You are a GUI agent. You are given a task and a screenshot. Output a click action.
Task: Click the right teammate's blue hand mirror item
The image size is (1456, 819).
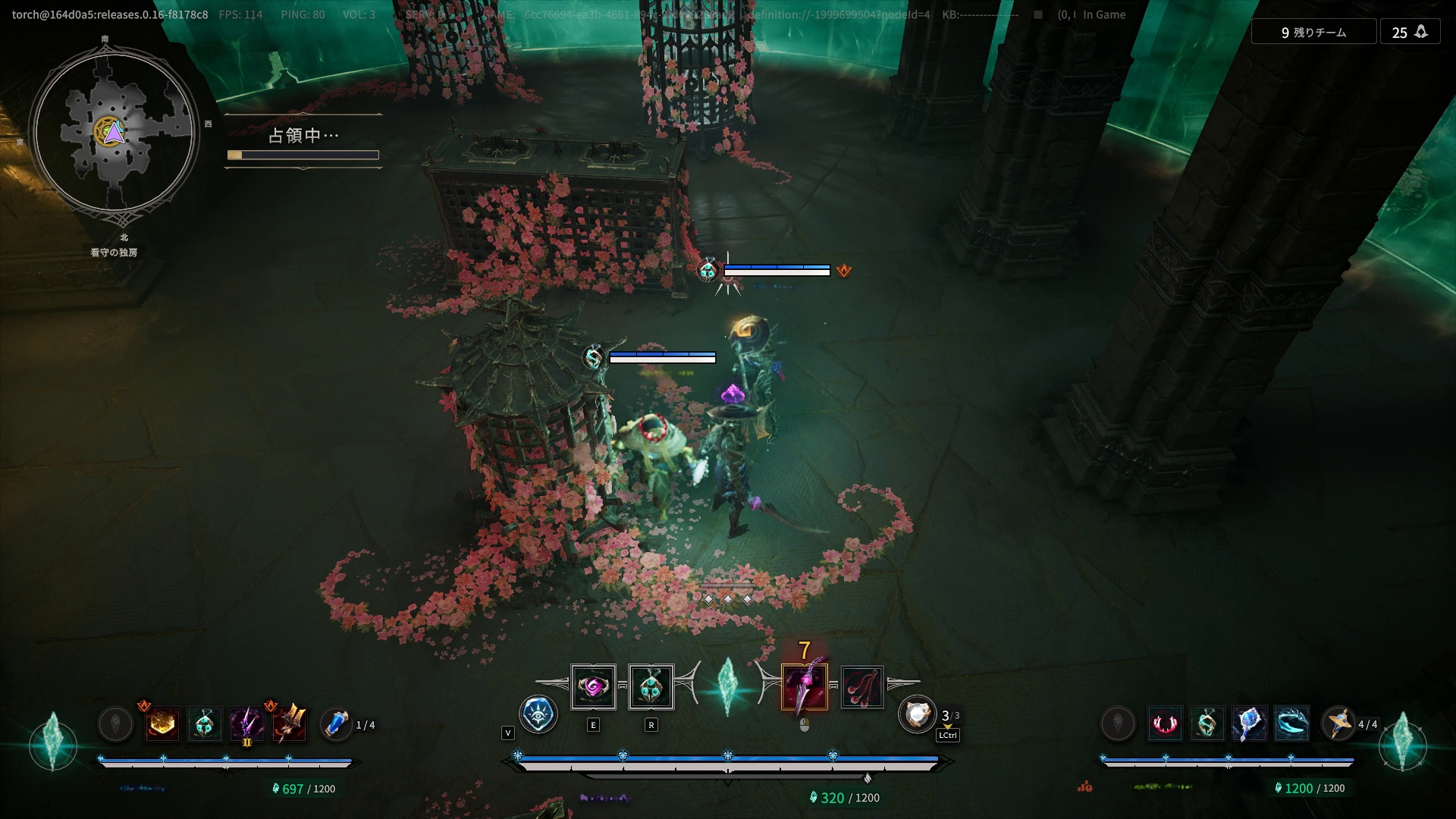coord(1249,724)
